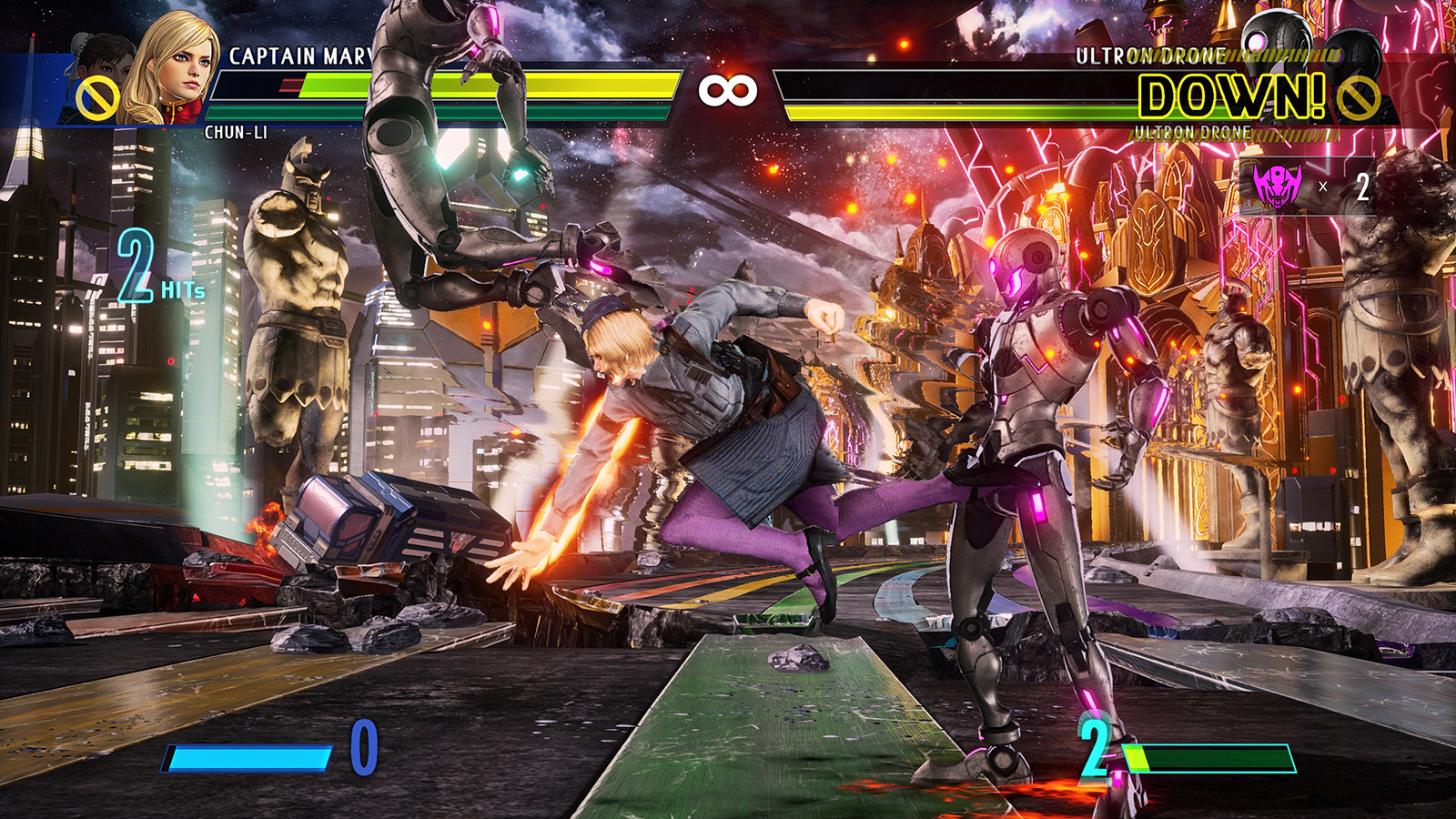The image size is (1456, 819).
Task: Click the yellow prohibition icon beside Chun-Li
Action: 98,98
